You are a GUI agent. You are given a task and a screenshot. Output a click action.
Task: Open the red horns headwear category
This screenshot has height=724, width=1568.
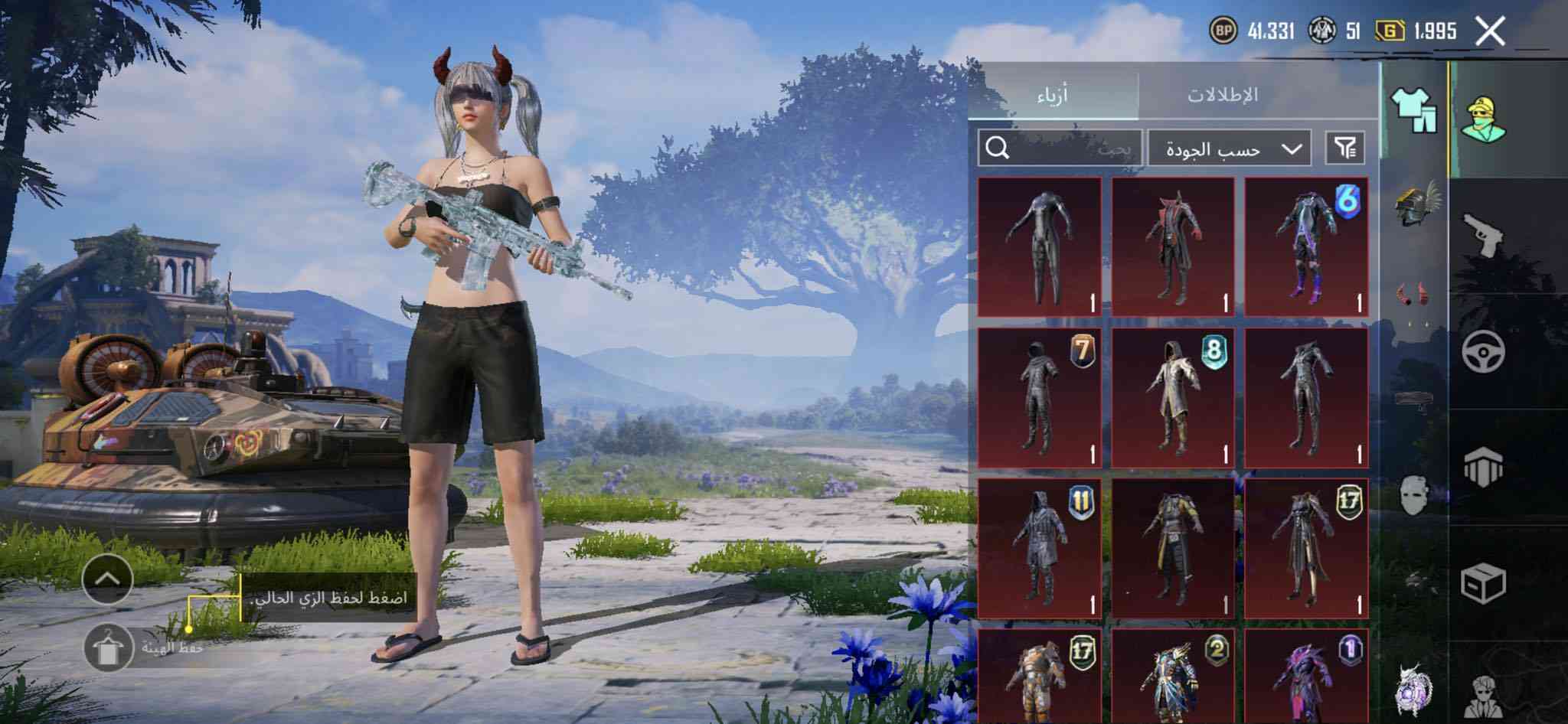coord(1414,295)
